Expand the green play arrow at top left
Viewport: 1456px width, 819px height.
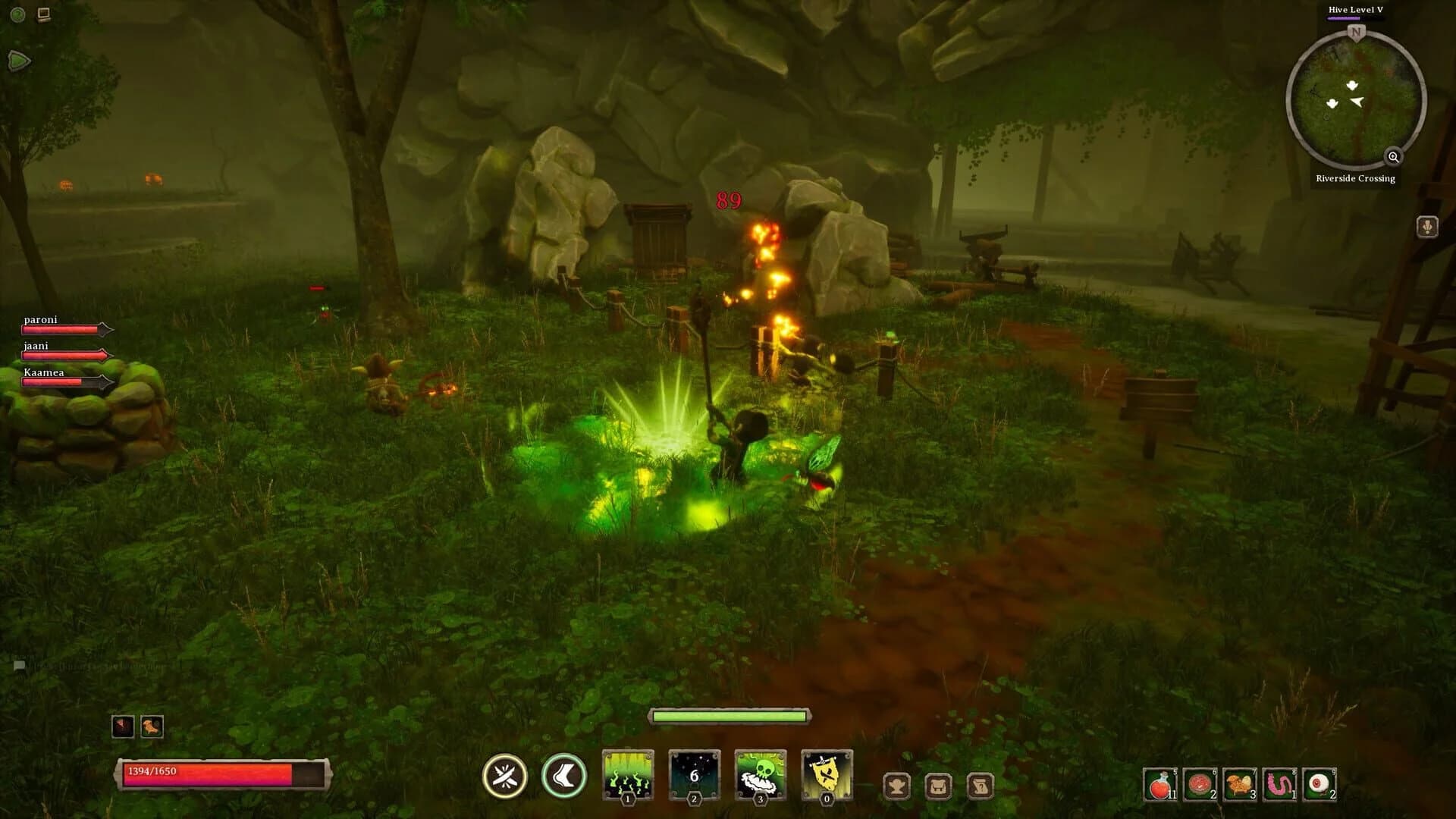[19, 61]
